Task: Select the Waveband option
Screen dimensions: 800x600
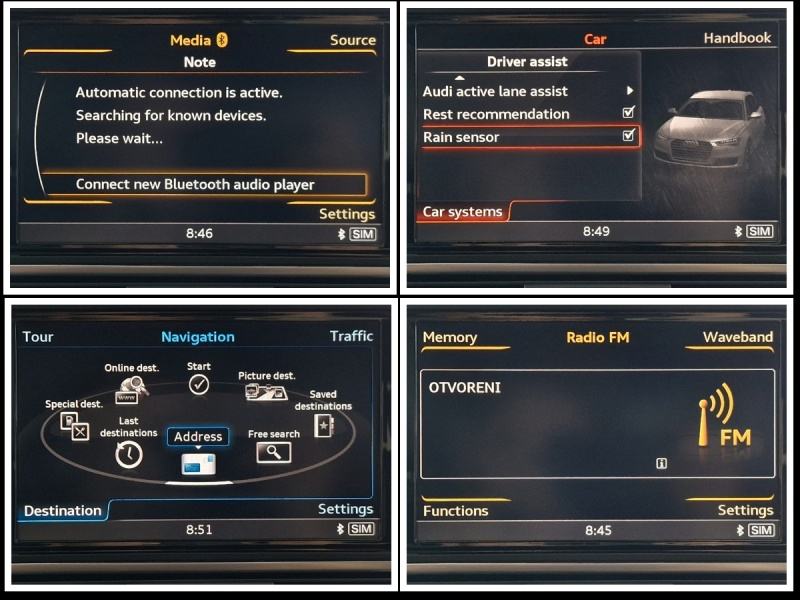Action: pos(737,337)
